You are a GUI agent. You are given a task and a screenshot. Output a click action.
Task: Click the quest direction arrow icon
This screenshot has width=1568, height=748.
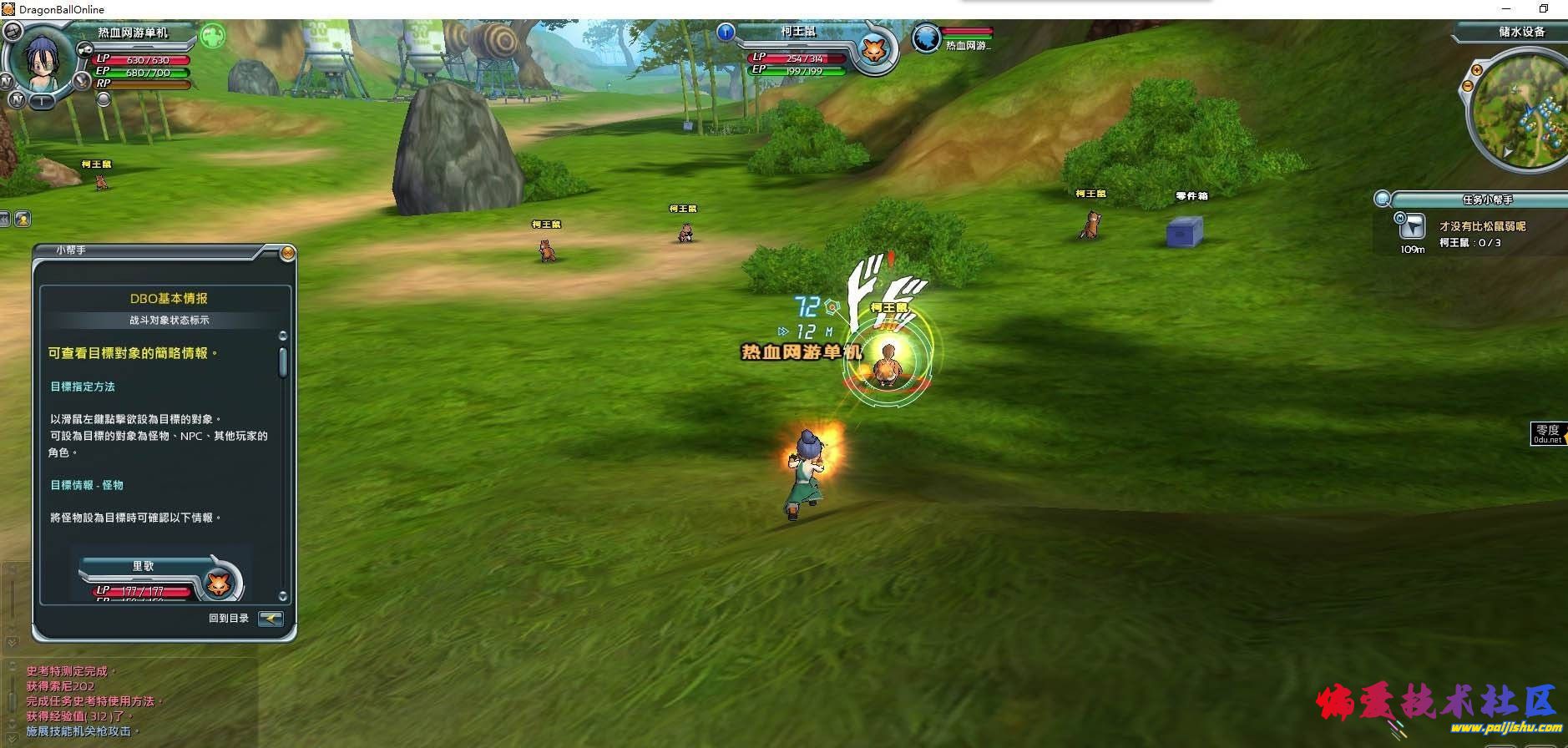1412,226
